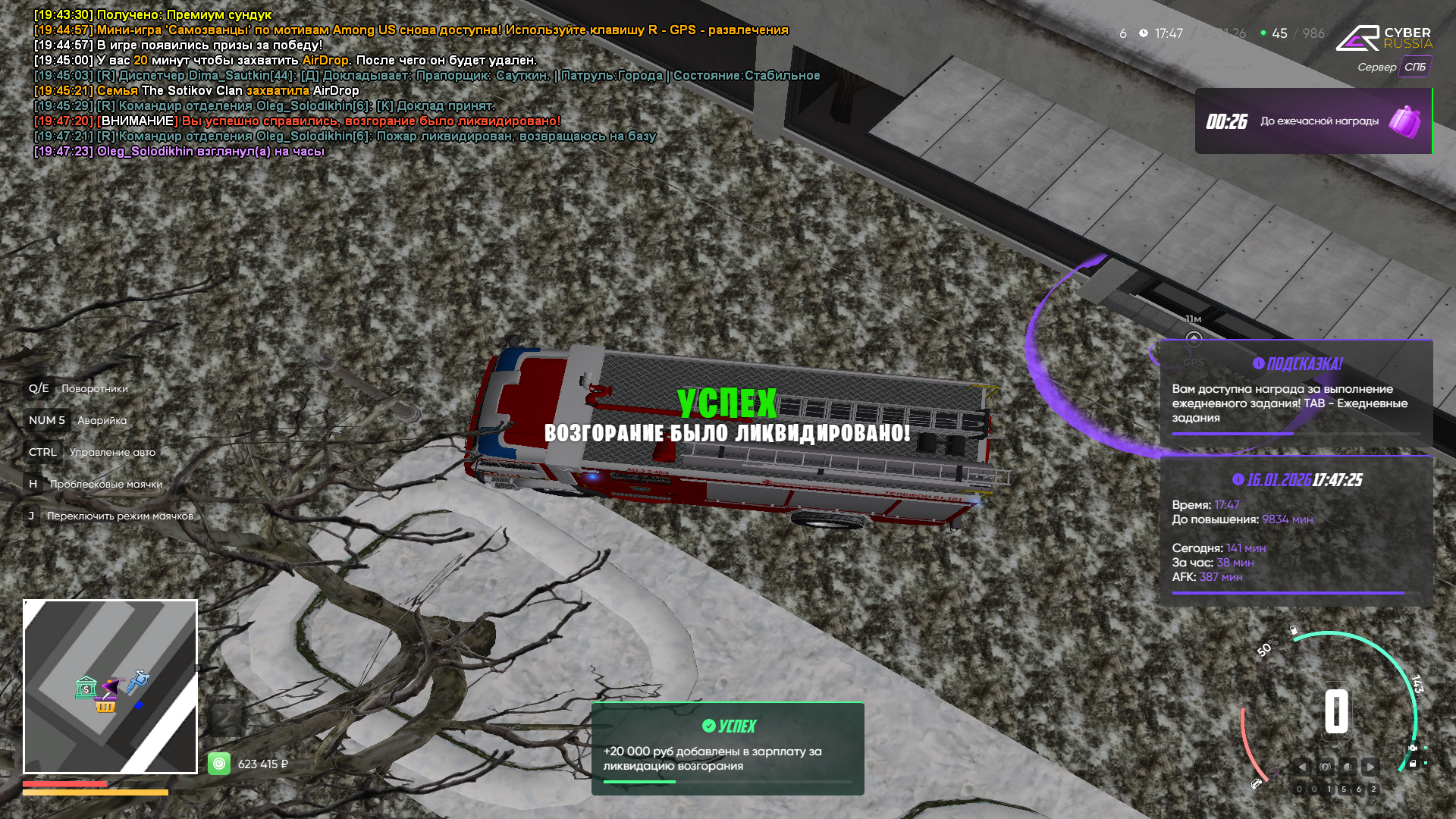Dismiss the +20 000 rub success notification

pyautogui.click(x=727, y=748)
